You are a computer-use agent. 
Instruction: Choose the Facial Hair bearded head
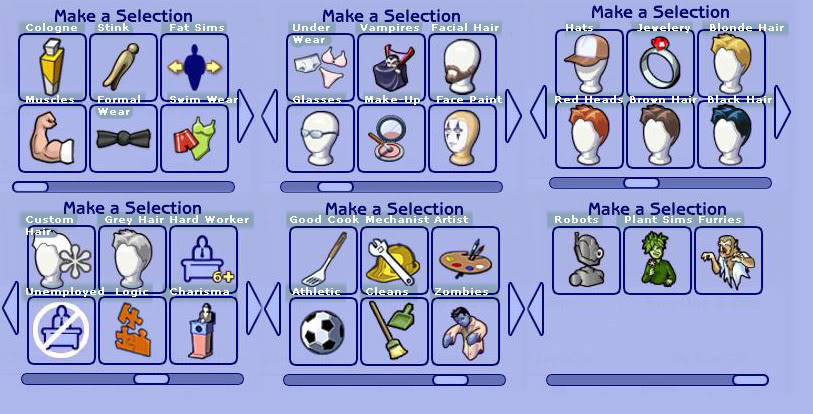pyautogui.click(x=462, y=67)
